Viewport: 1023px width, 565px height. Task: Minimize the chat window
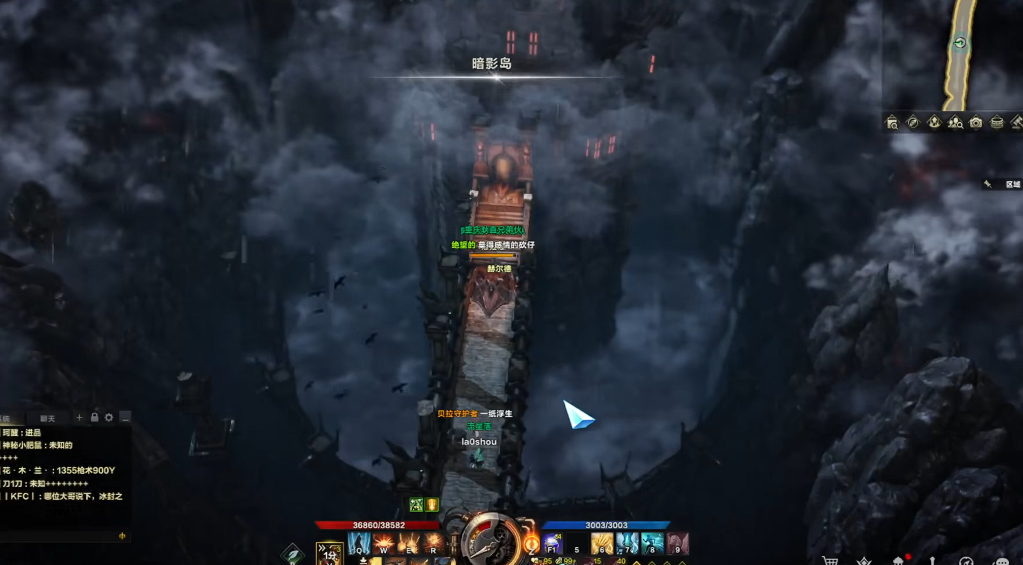click(x=125, y=417)
